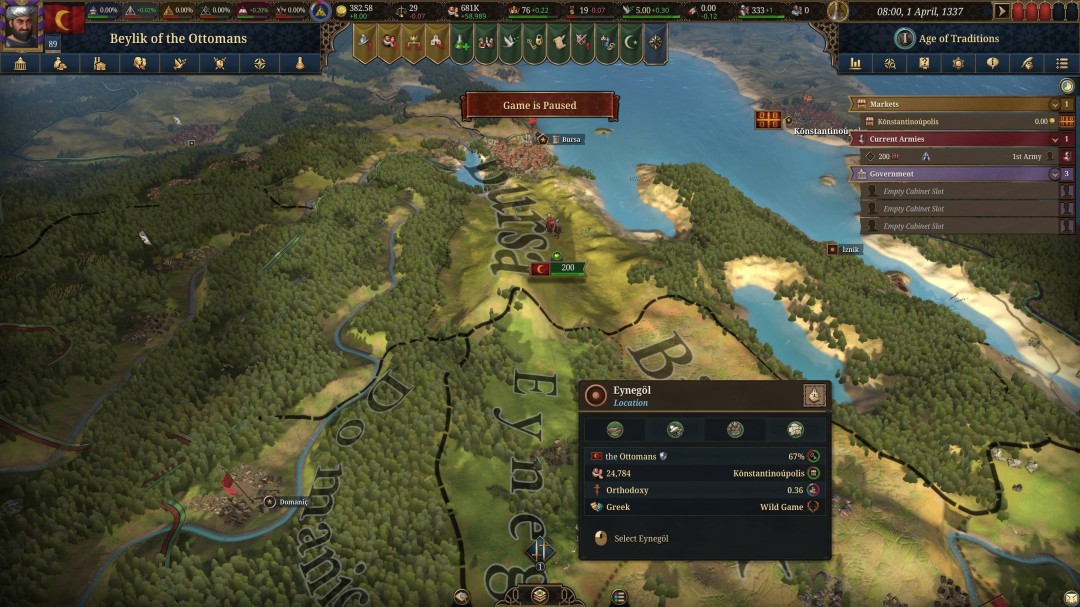The height and width of the screenshot is (607, 1080).
Task: Open the bar chart ledger icon
Action: (x=856, y=63)
